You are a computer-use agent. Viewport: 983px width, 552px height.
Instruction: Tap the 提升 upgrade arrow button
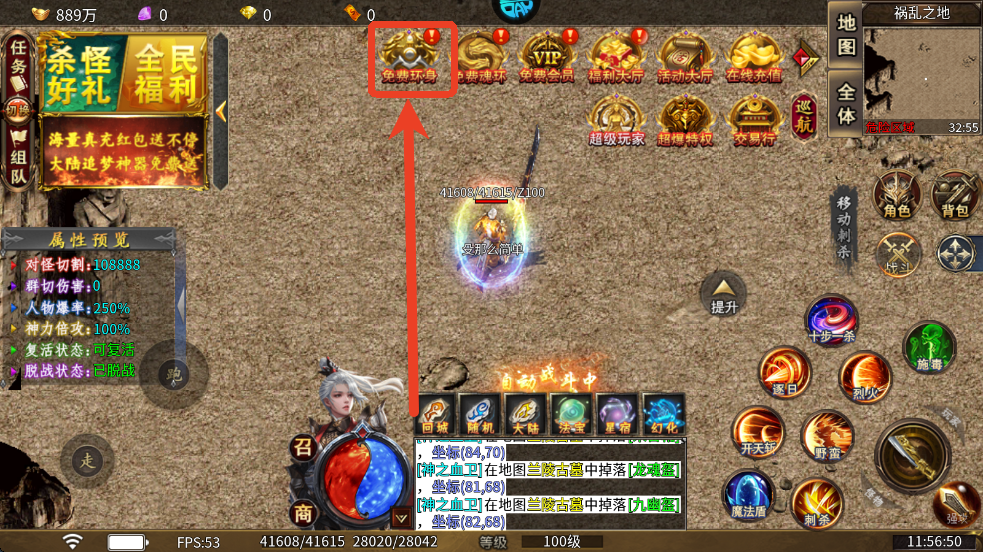point(724,293)
